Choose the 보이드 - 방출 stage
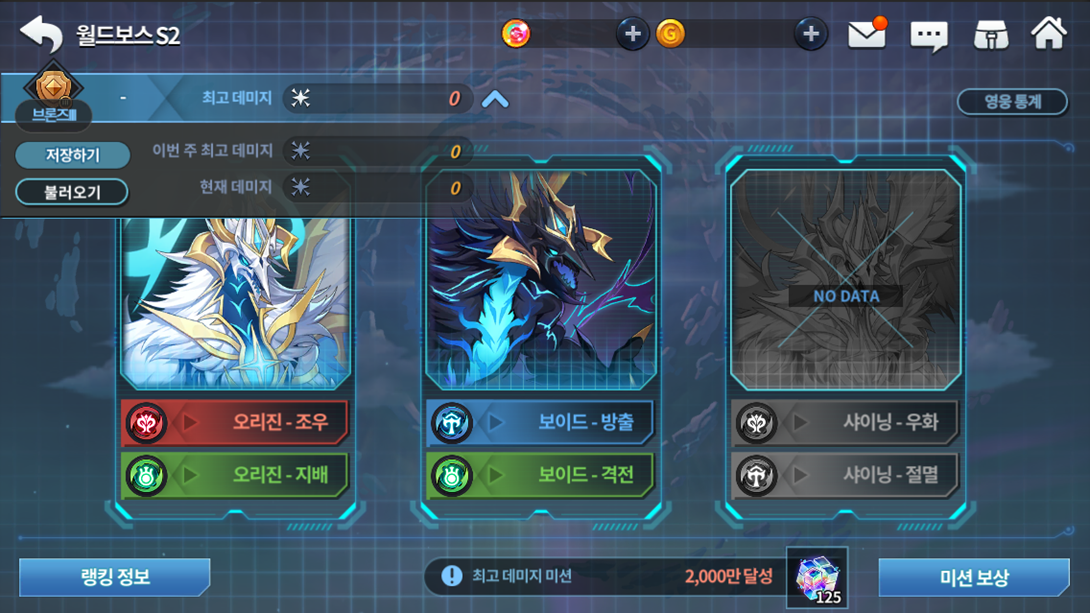Viewport: 1090px width, 613px height. click(541, 422)
